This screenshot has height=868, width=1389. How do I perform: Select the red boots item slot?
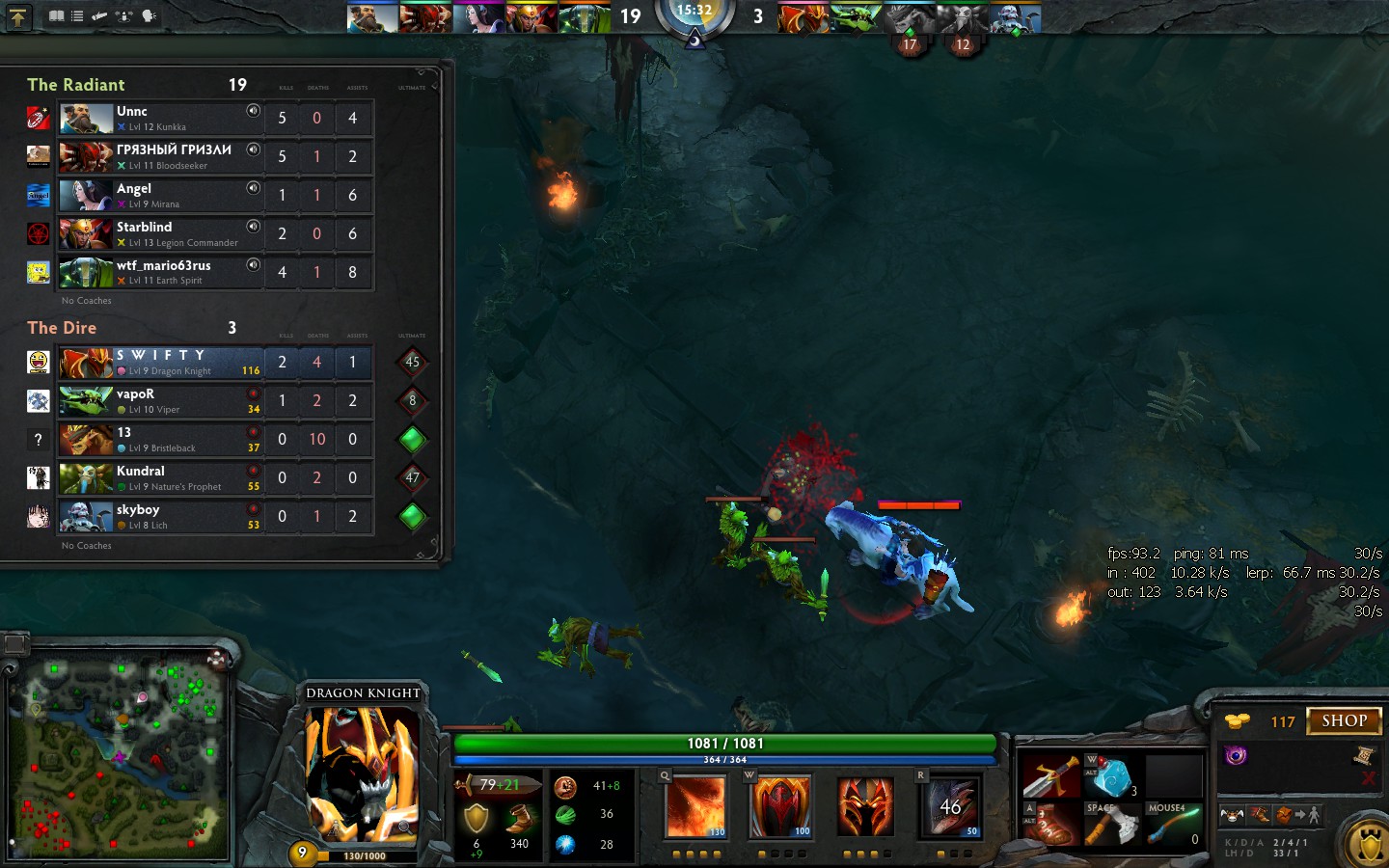coord(1049,826)
